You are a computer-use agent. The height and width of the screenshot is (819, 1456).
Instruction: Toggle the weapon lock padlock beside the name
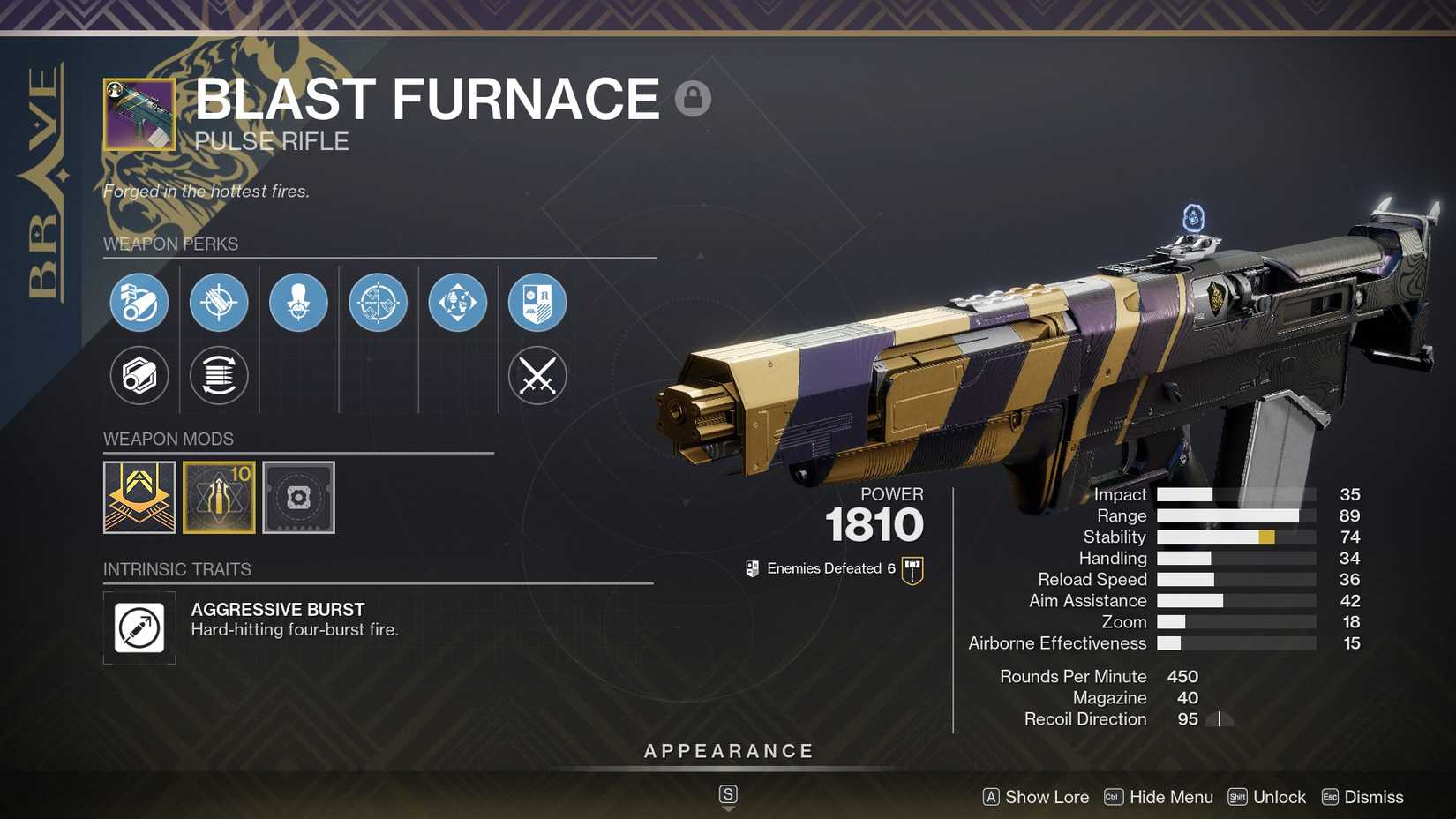[x=694, y=97]
